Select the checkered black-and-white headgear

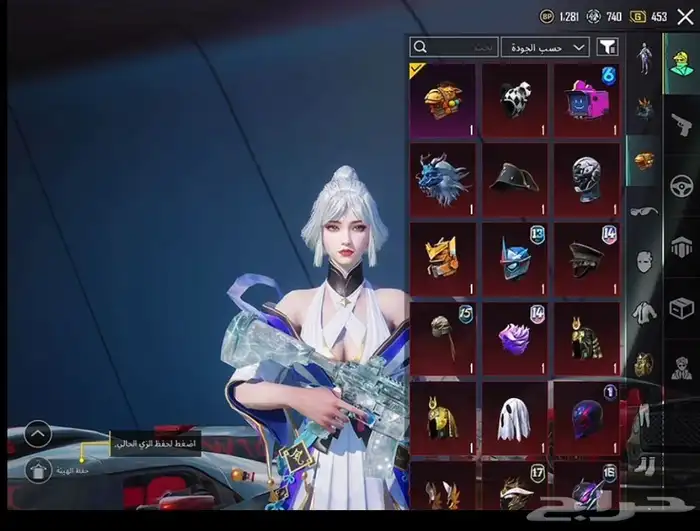tap(514, 100)
